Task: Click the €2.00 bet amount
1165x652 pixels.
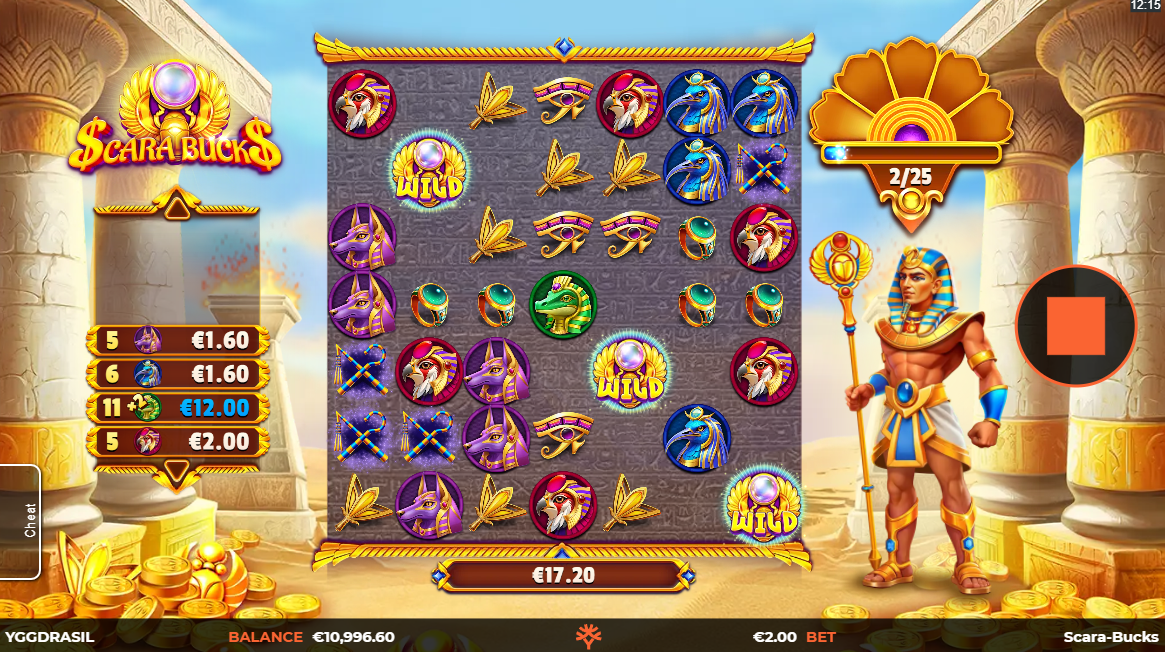Action: [774, 637]
